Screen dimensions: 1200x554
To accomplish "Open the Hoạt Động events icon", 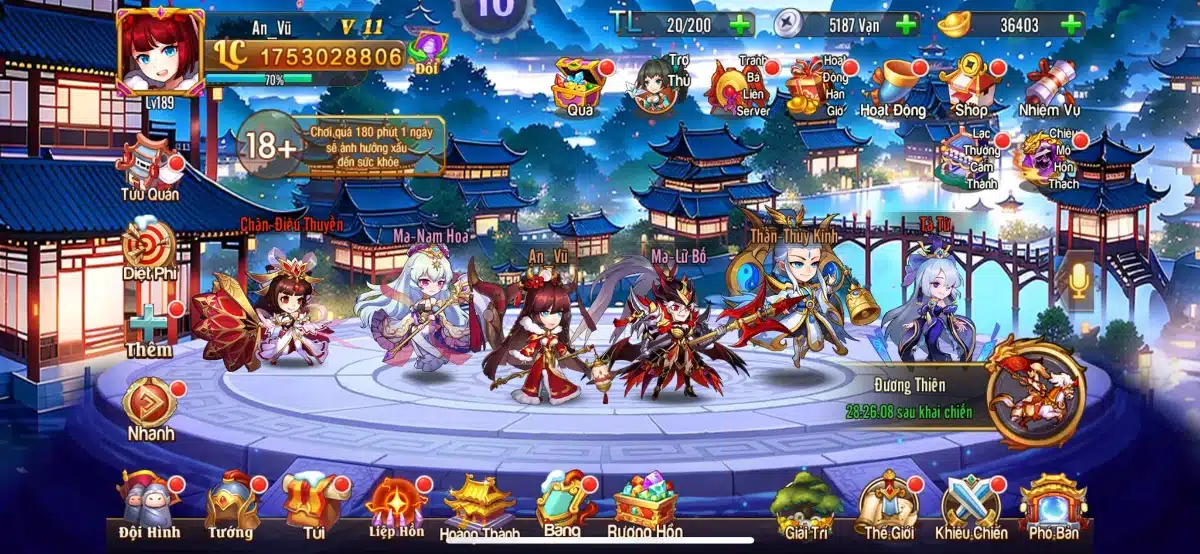I will tap(892, 86).
